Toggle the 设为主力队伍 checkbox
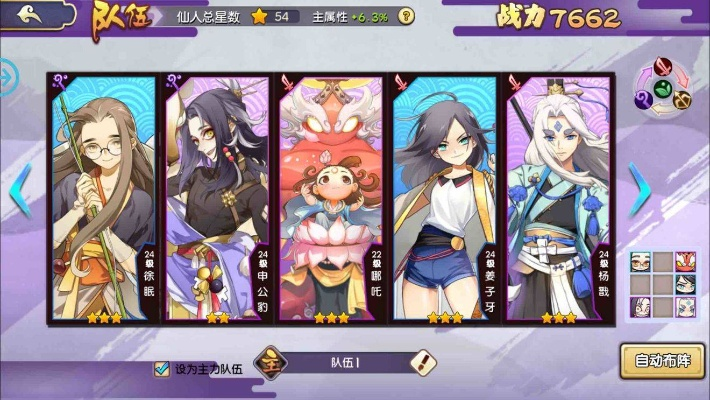710x400 pixels. (161, 369)
